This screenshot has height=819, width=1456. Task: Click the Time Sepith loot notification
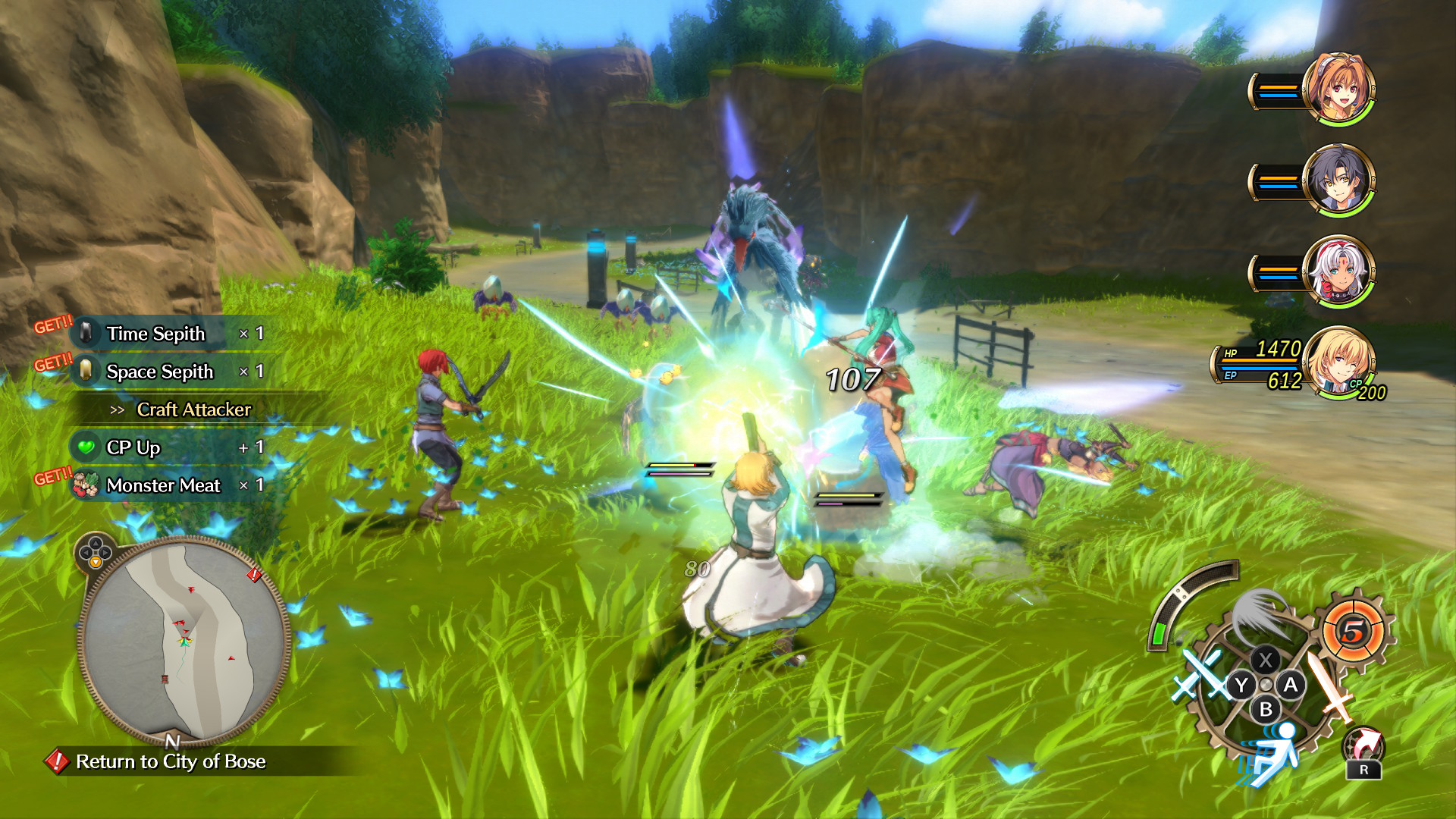coord(155,334)
